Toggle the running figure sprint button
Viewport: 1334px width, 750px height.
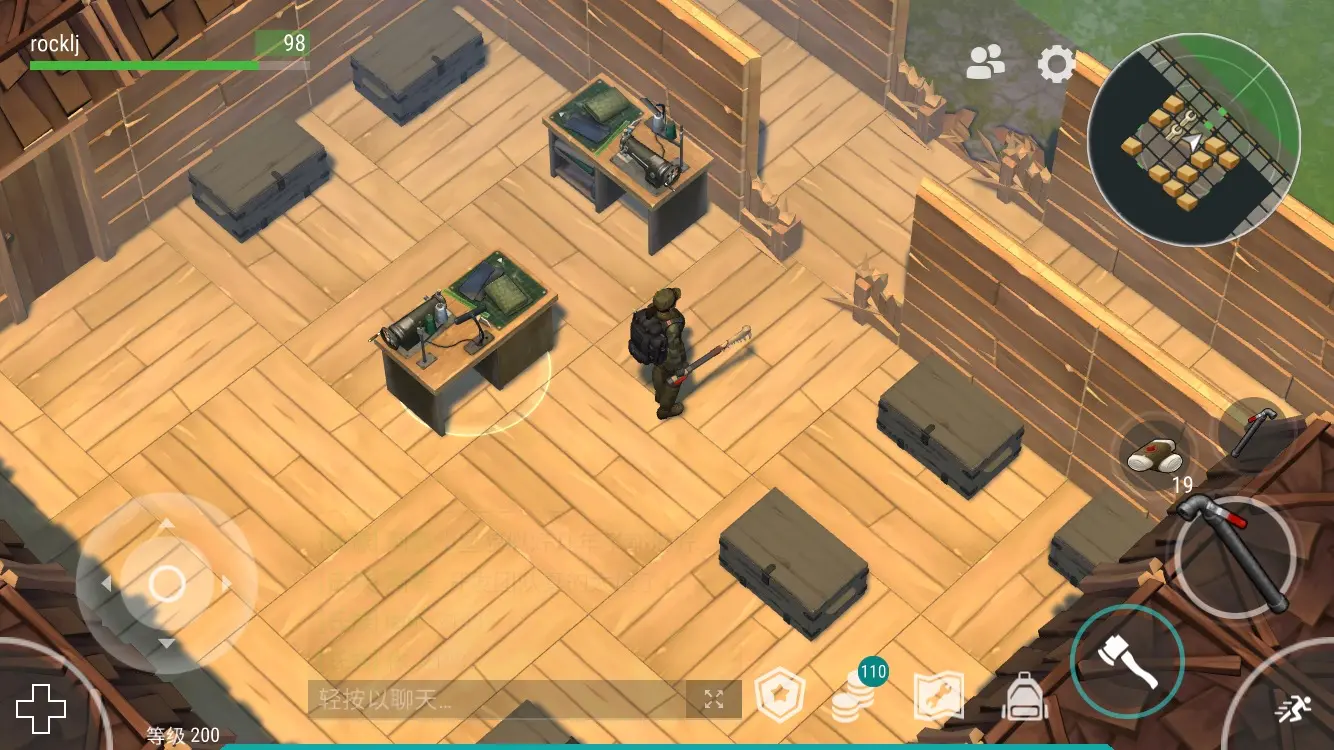1290,708
